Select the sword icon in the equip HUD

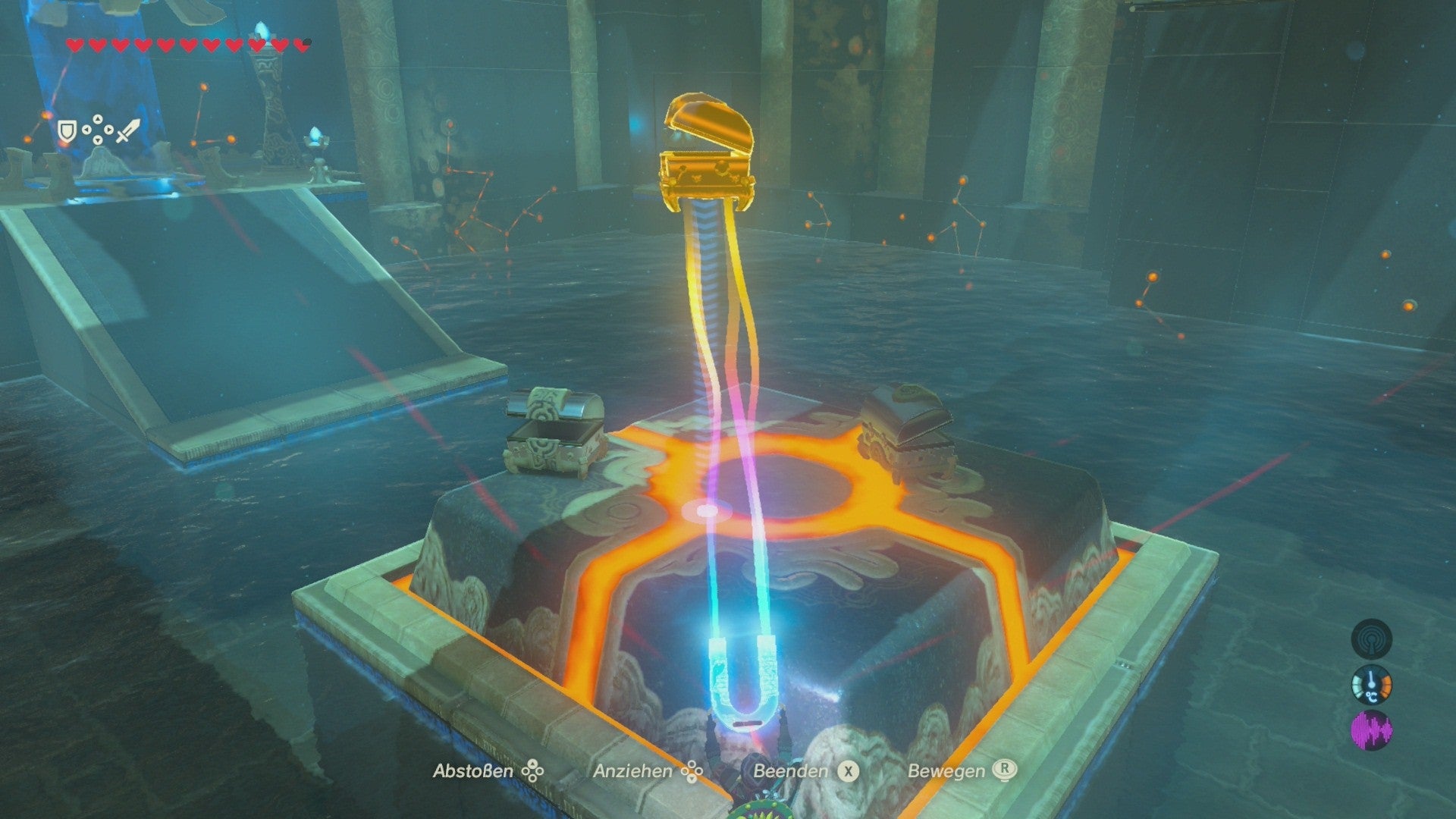click(127, 129)
